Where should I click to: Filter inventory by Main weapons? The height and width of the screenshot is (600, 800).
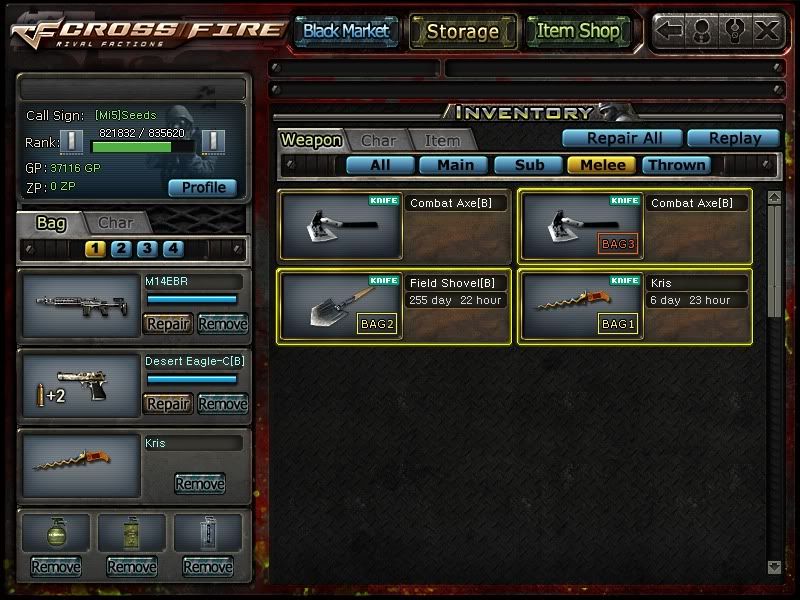(x=454, y=165)
